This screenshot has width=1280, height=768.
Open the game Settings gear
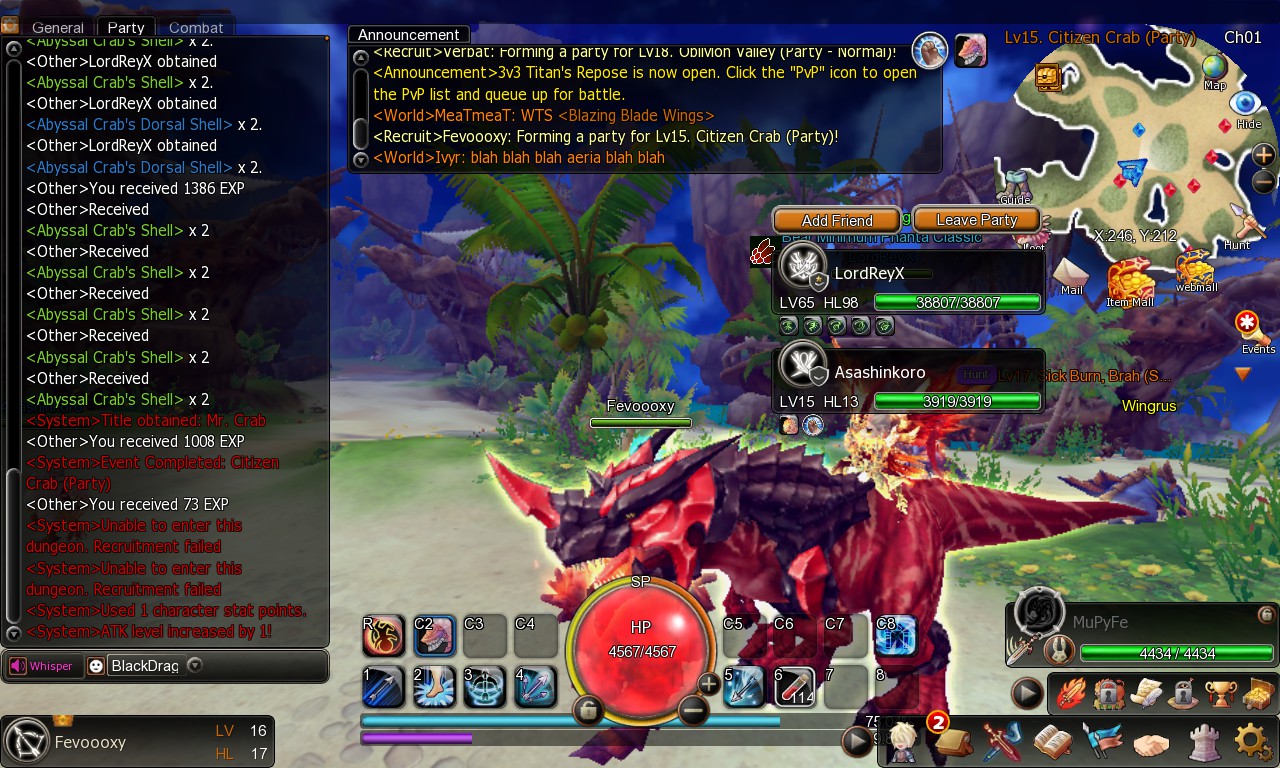point(1249,740)
